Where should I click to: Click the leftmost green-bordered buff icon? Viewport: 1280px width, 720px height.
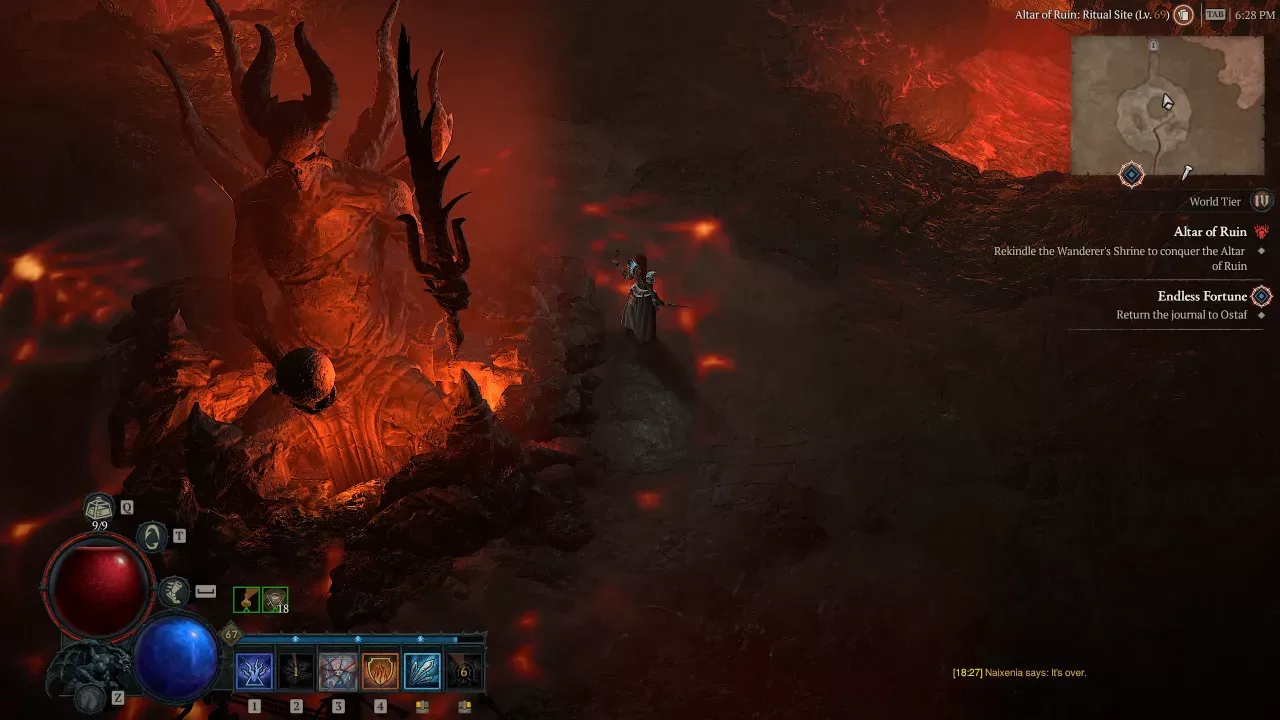click(x=247, y=599)
